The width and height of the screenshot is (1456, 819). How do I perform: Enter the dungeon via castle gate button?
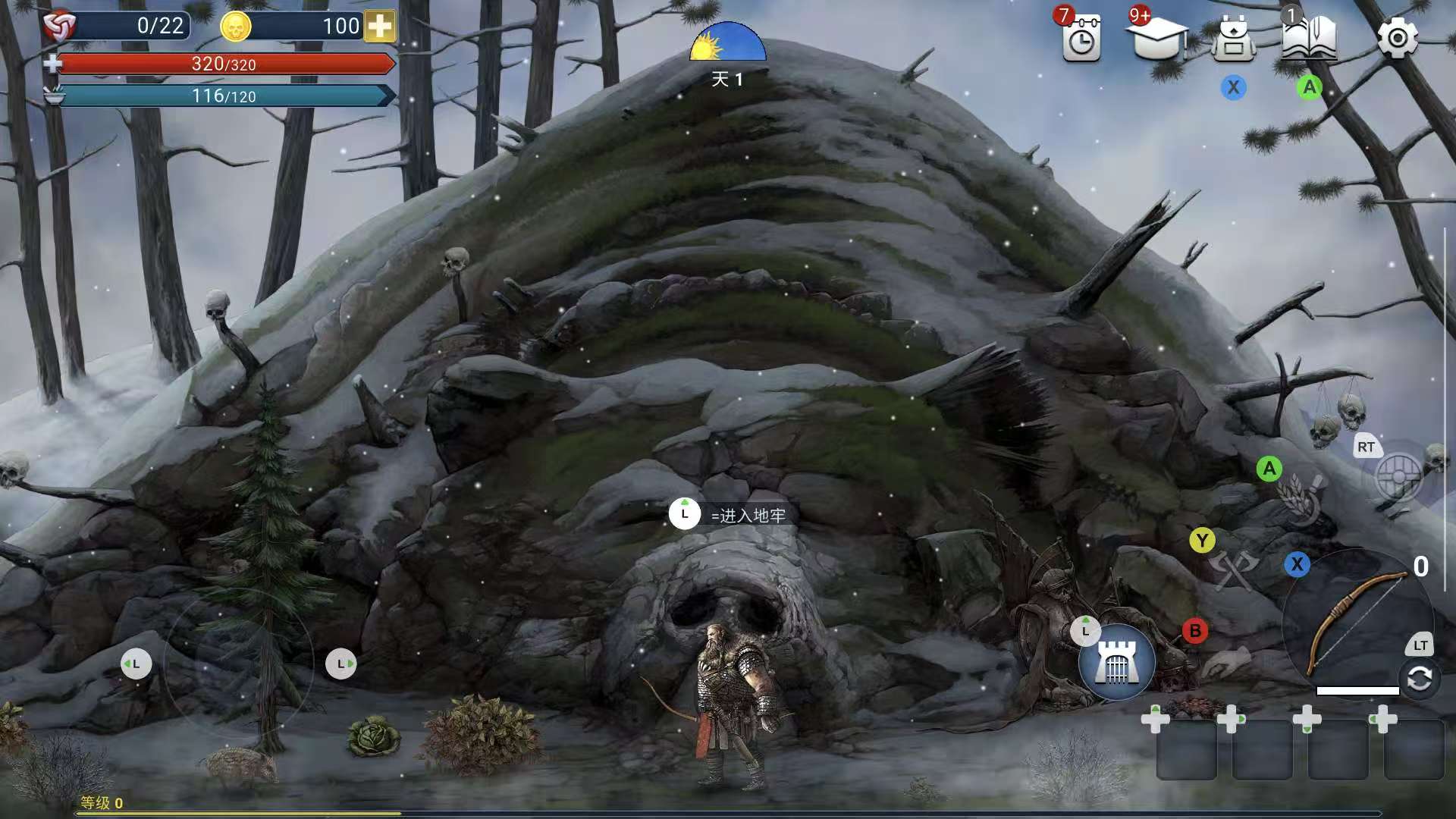(1116, 662)
